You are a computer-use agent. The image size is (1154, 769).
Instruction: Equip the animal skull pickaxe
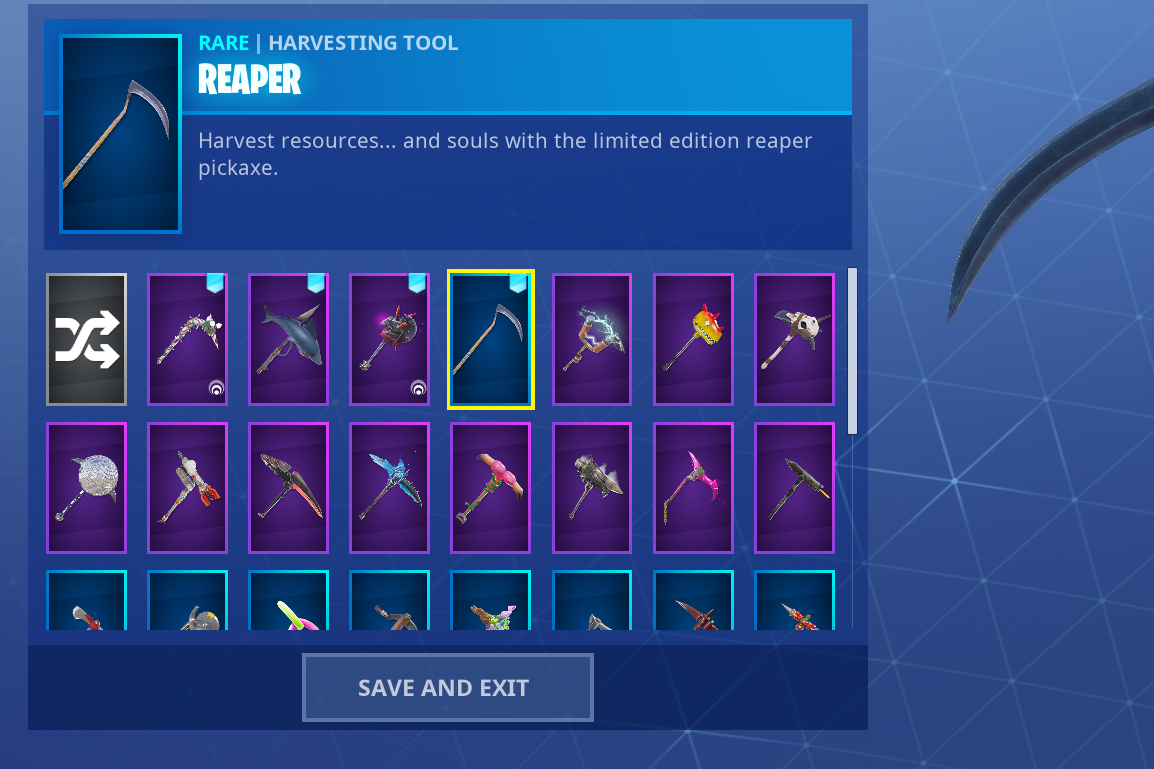coord(794,339)
